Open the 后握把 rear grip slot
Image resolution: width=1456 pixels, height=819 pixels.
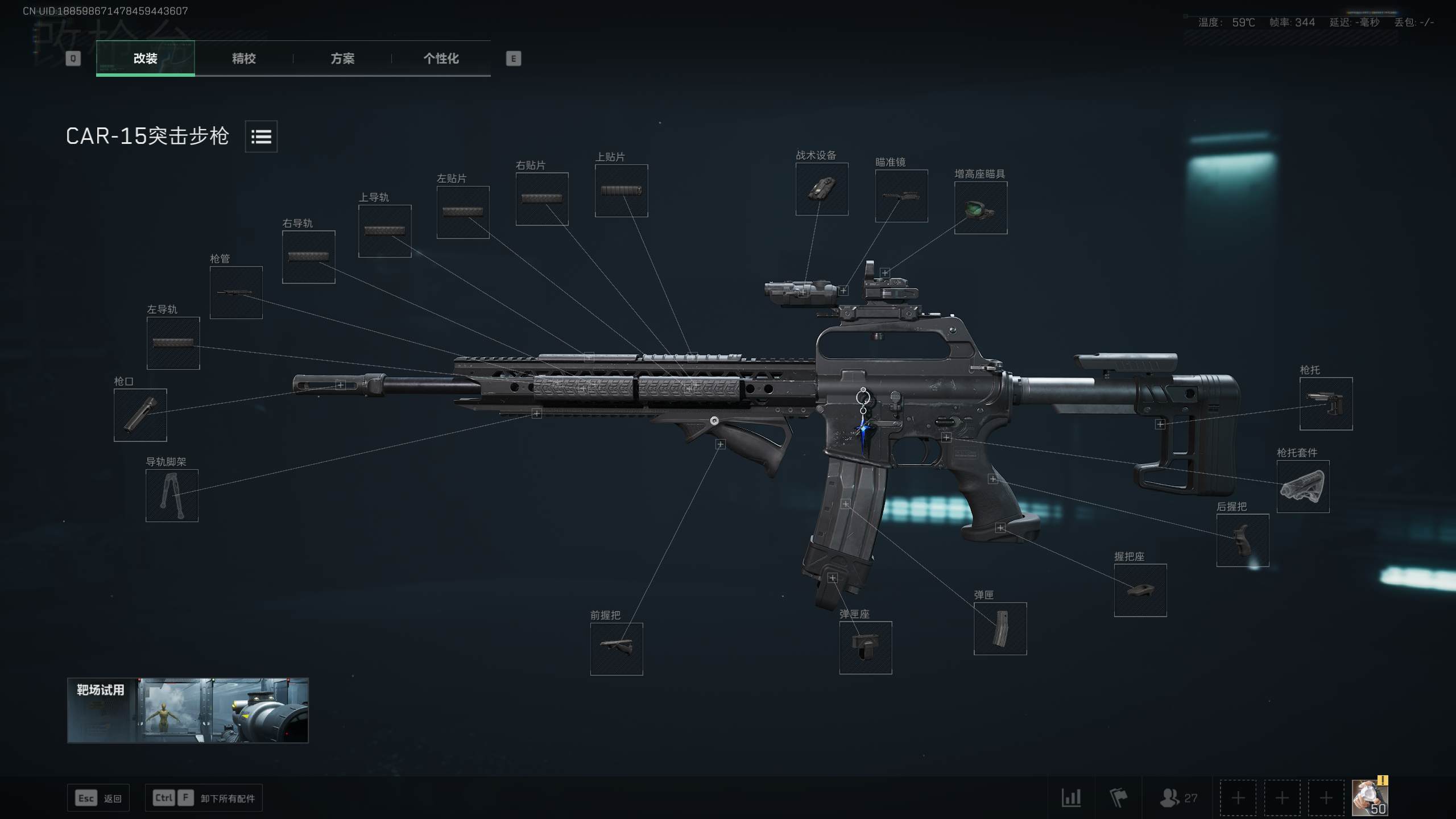(1243, 540)
